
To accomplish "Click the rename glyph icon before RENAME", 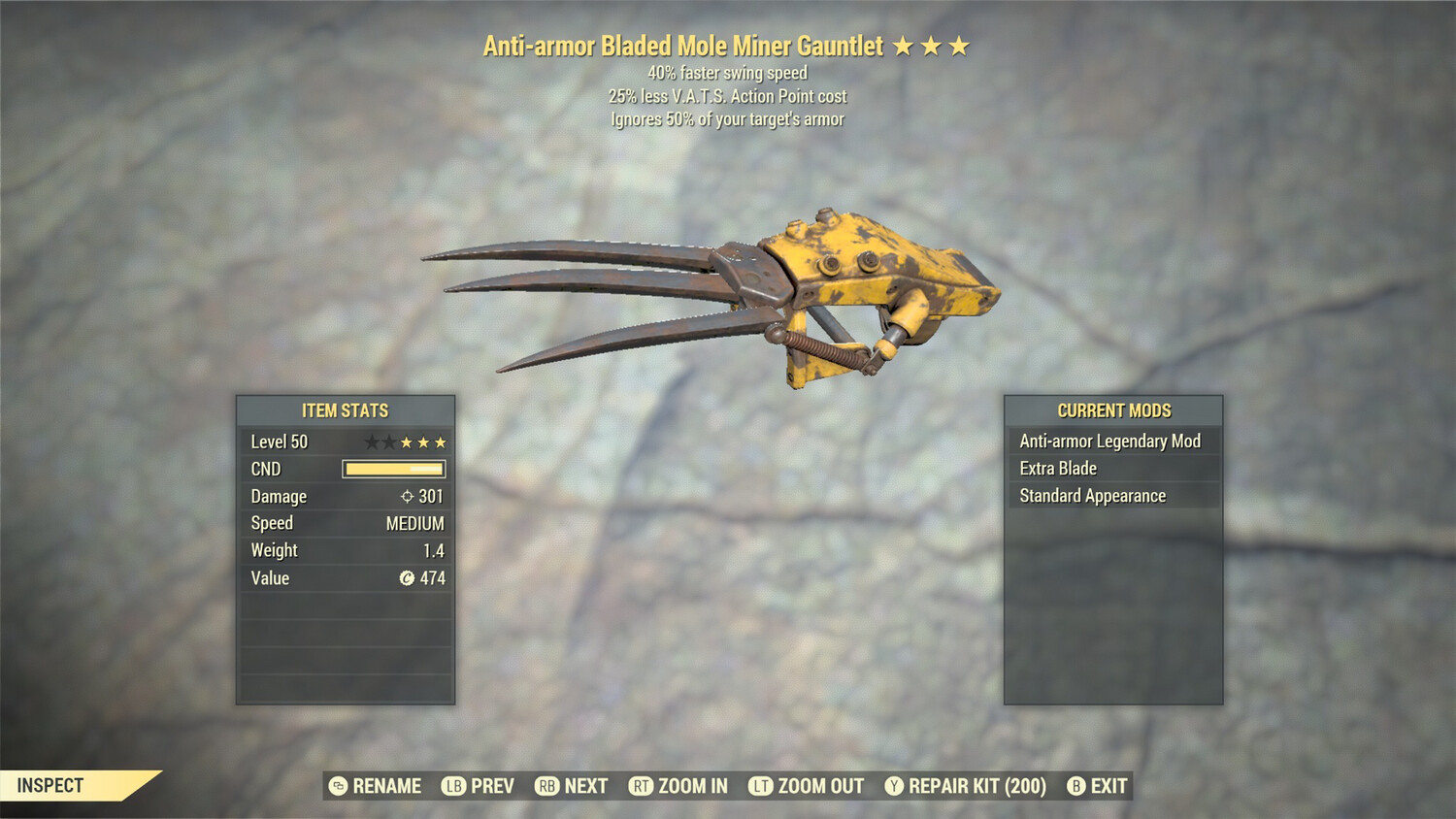I will (x=338, y=786).
